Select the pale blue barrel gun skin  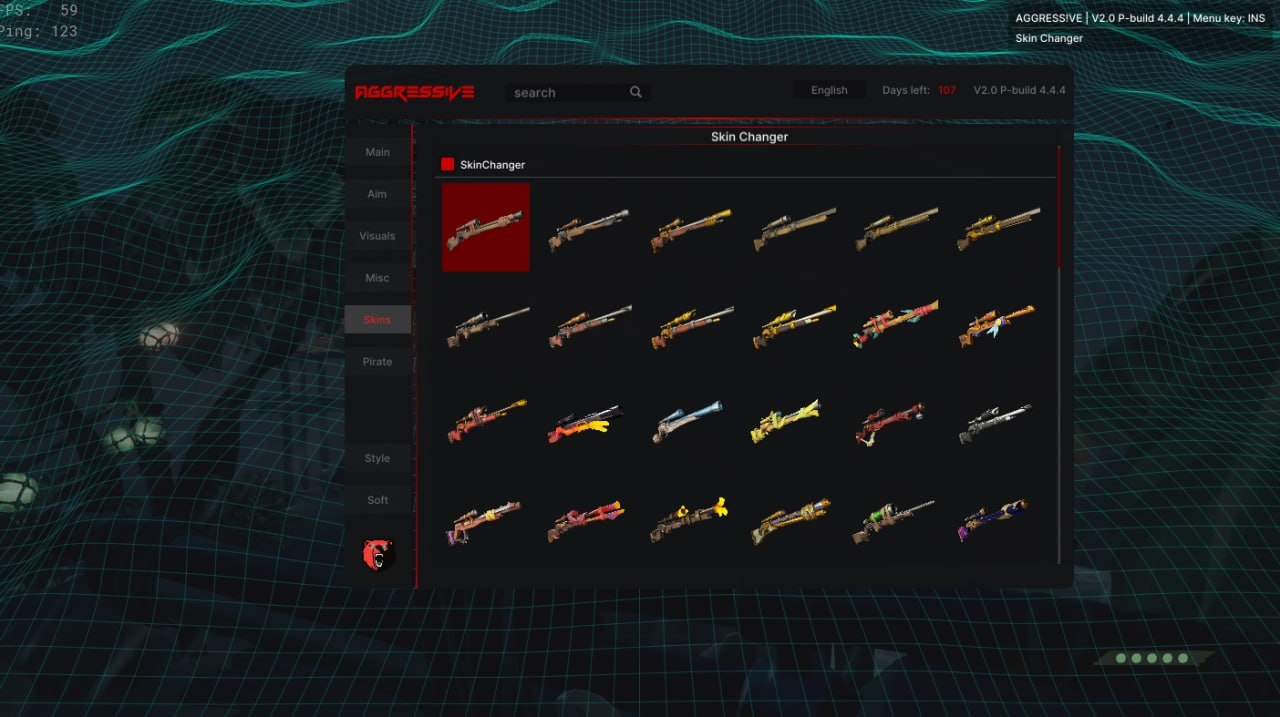688,420
